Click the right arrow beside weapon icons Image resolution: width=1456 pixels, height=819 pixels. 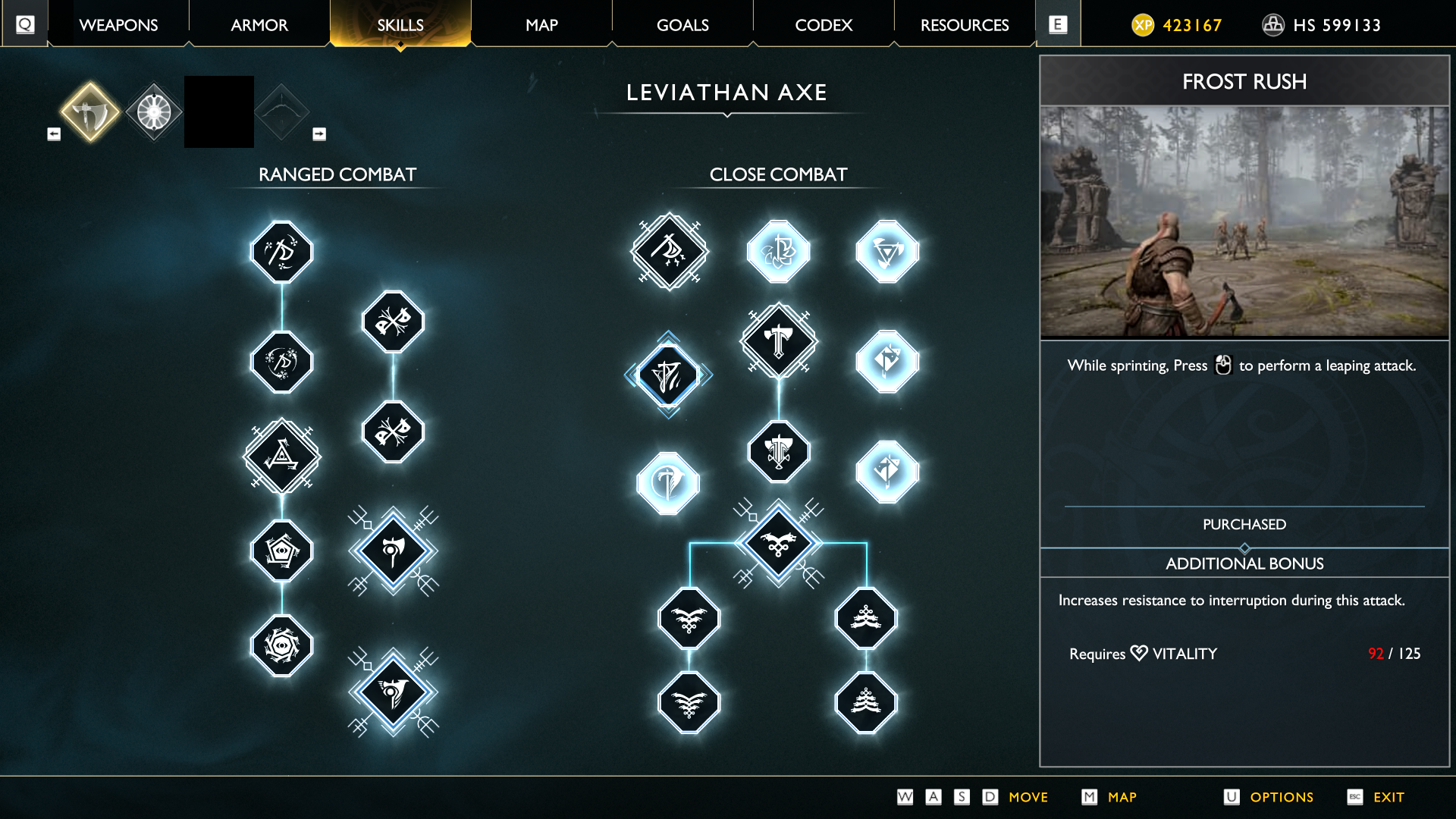tap(319, 134)
